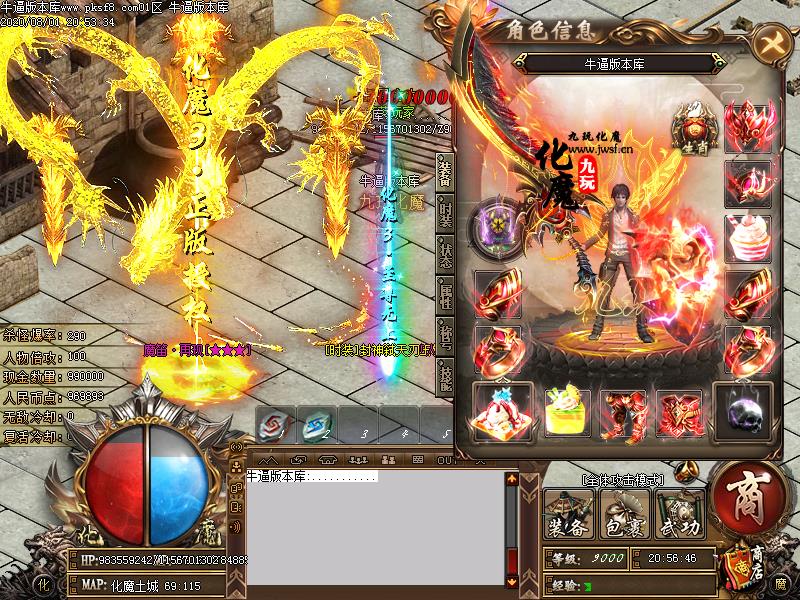Click the large round 商 button

tap(746, 496)
